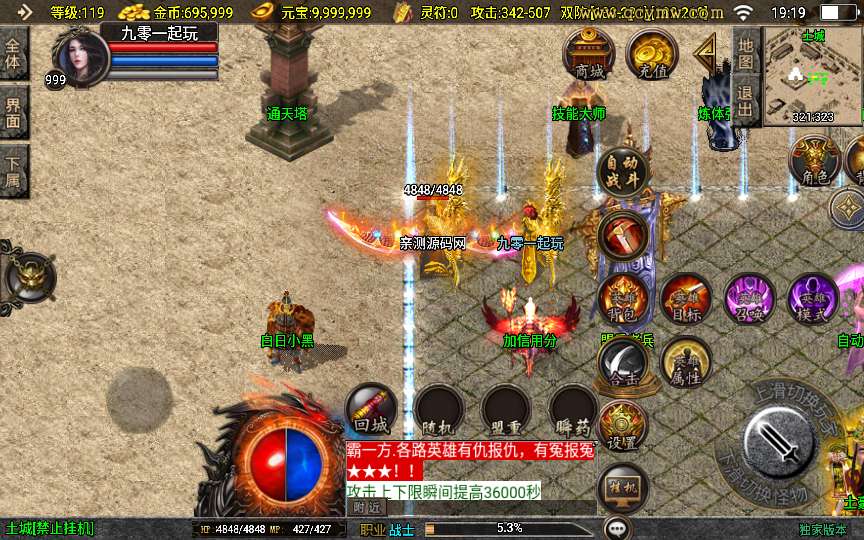The image size is (864, 540).
Task: Open the 商城 shop
Action: point(589,53)
